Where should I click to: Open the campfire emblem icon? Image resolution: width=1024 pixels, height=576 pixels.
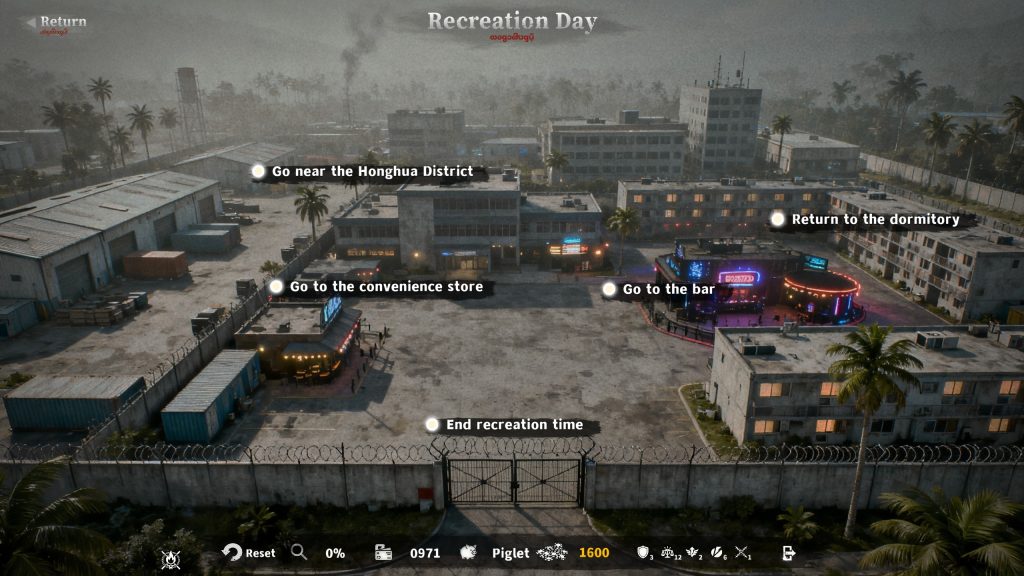click(171, 558)
